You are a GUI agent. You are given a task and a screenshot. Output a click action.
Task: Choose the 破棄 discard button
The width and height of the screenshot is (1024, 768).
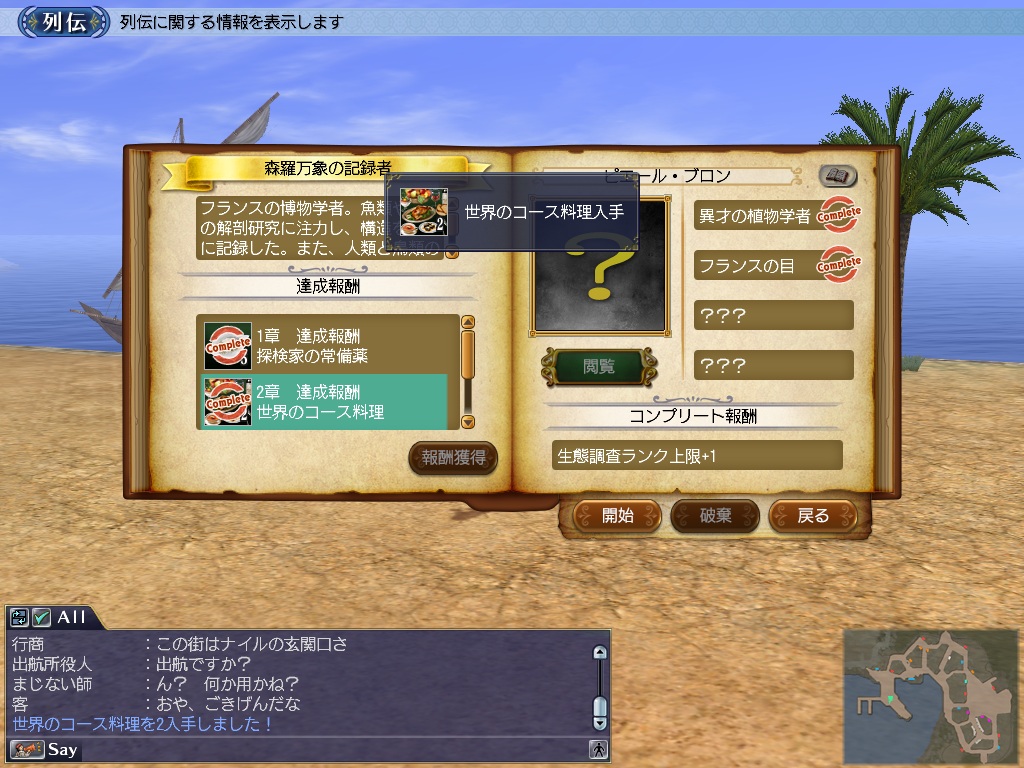tap(715, 516)
